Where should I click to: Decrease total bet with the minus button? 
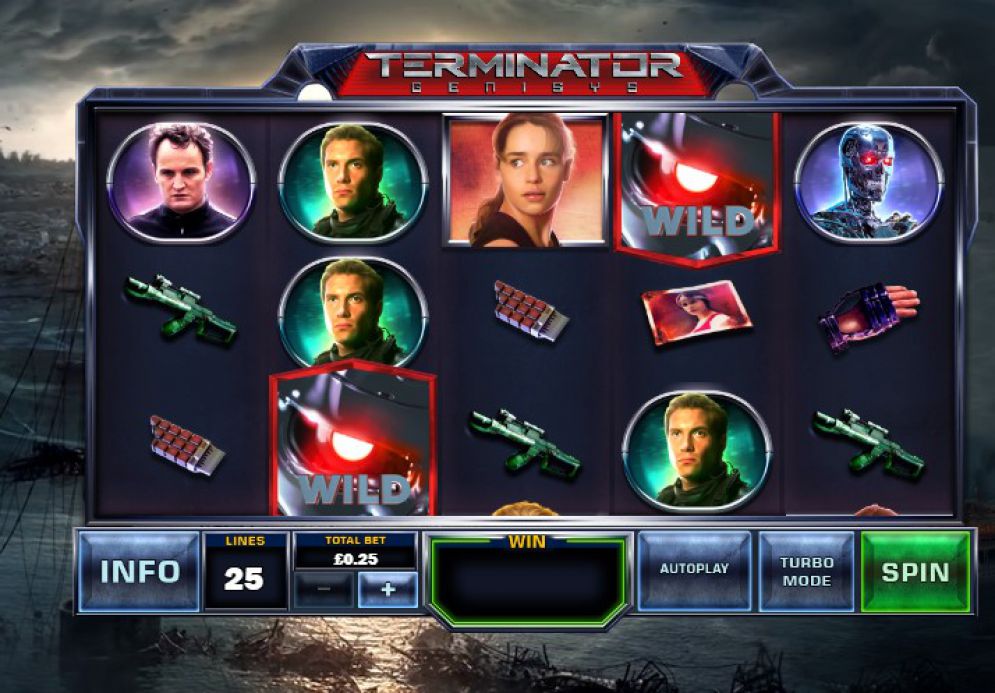(x=323, y=590)
